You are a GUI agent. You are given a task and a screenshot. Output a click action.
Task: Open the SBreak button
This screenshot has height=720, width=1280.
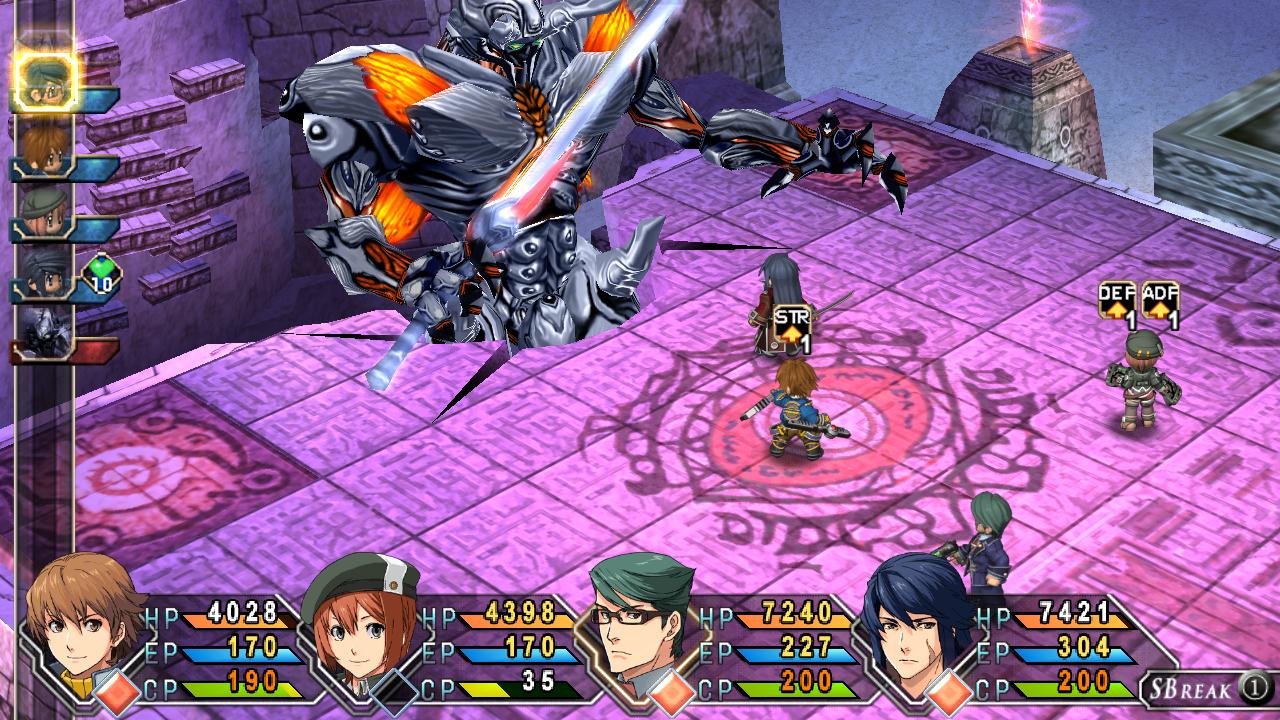tap(1208, 688)
